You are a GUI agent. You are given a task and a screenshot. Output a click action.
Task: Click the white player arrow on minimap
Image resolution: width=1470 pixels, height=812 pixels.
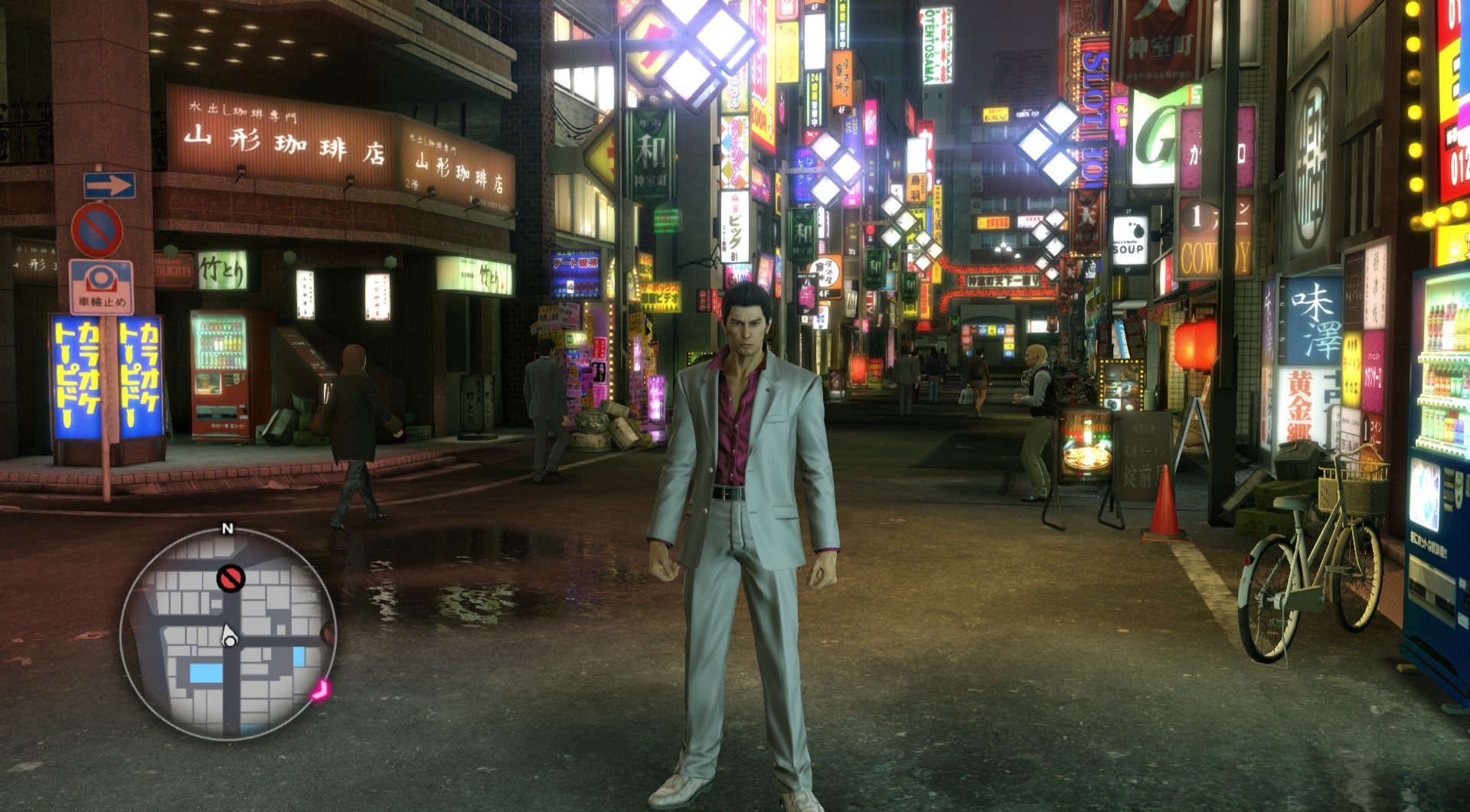click(x=228, y=635)
